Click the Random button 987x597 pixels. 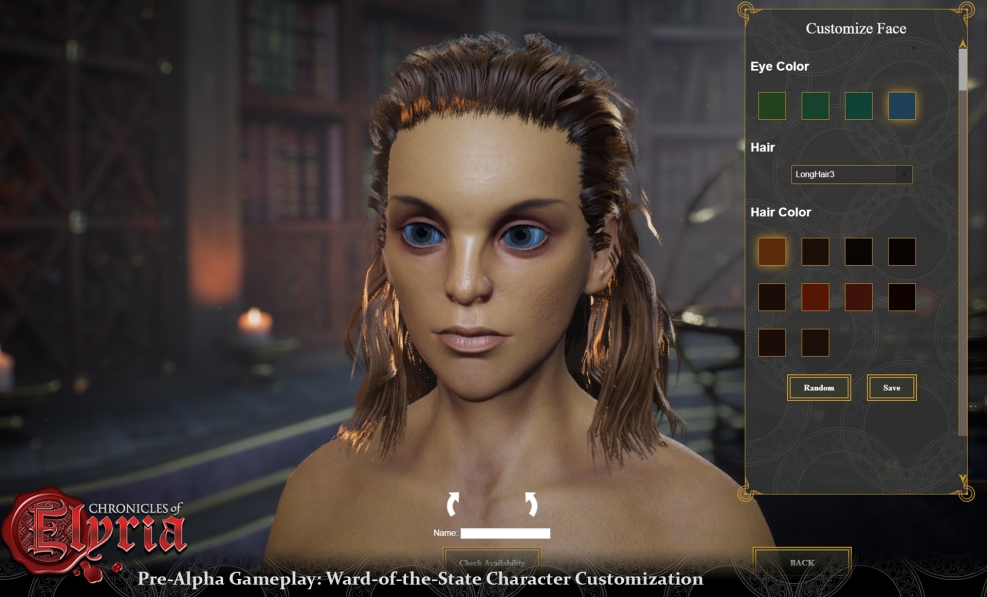(818, 387)
